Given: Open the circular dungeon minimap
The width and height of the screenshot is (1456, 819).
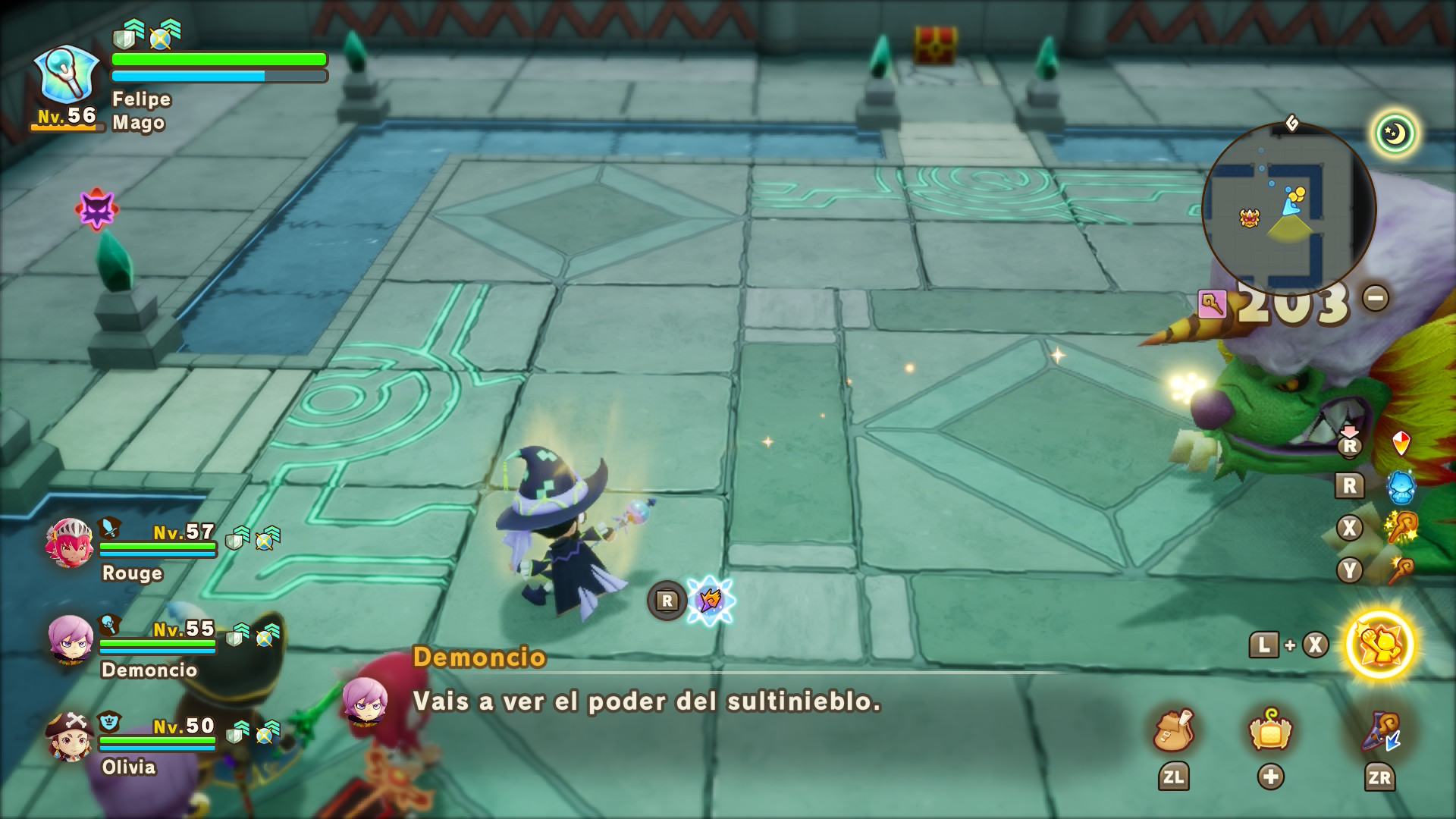Looking at the screenshot, I should pyautogui.click(x=1289, y=209).
